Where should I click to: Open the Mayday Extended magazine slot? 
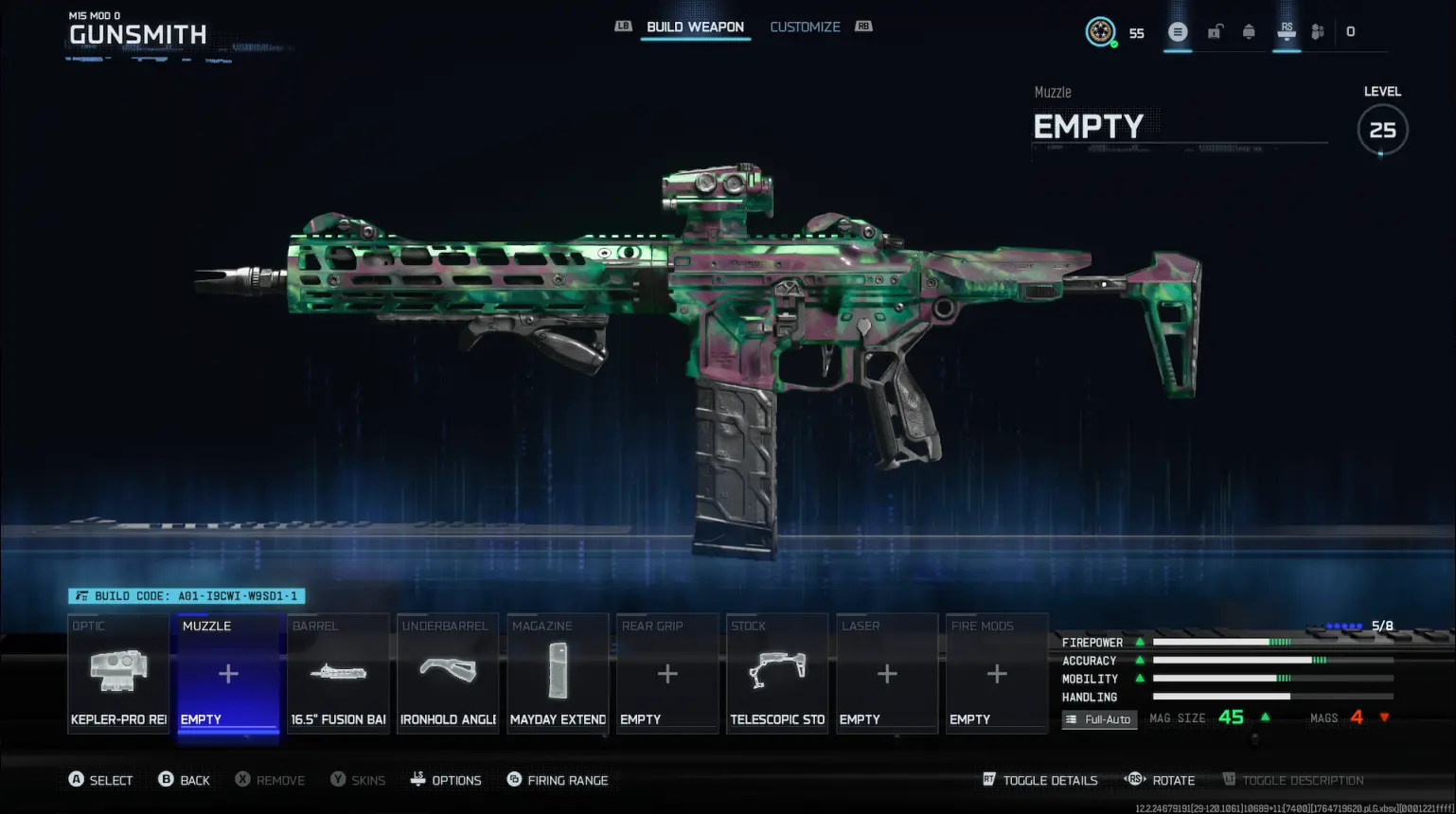tap(558, 673)
